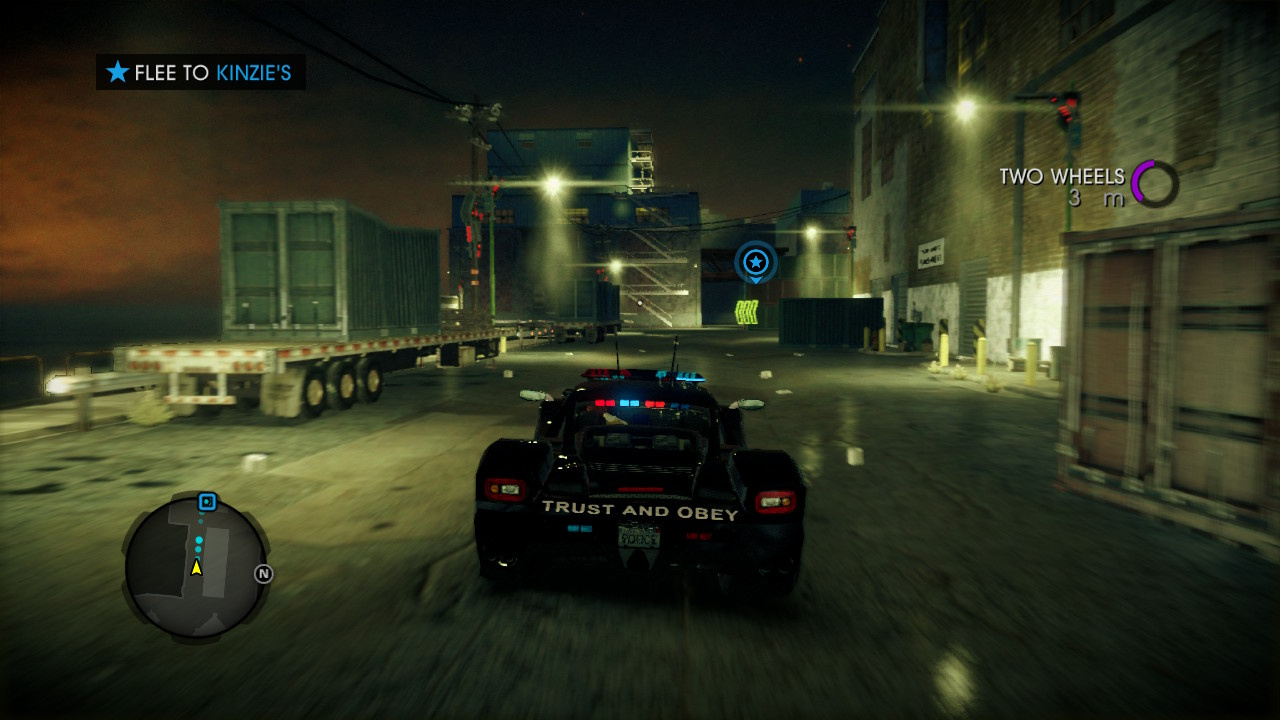
Task: Click the yellow player arrow on the minimap
Action: pyautogui.click(x=196, y=570)
